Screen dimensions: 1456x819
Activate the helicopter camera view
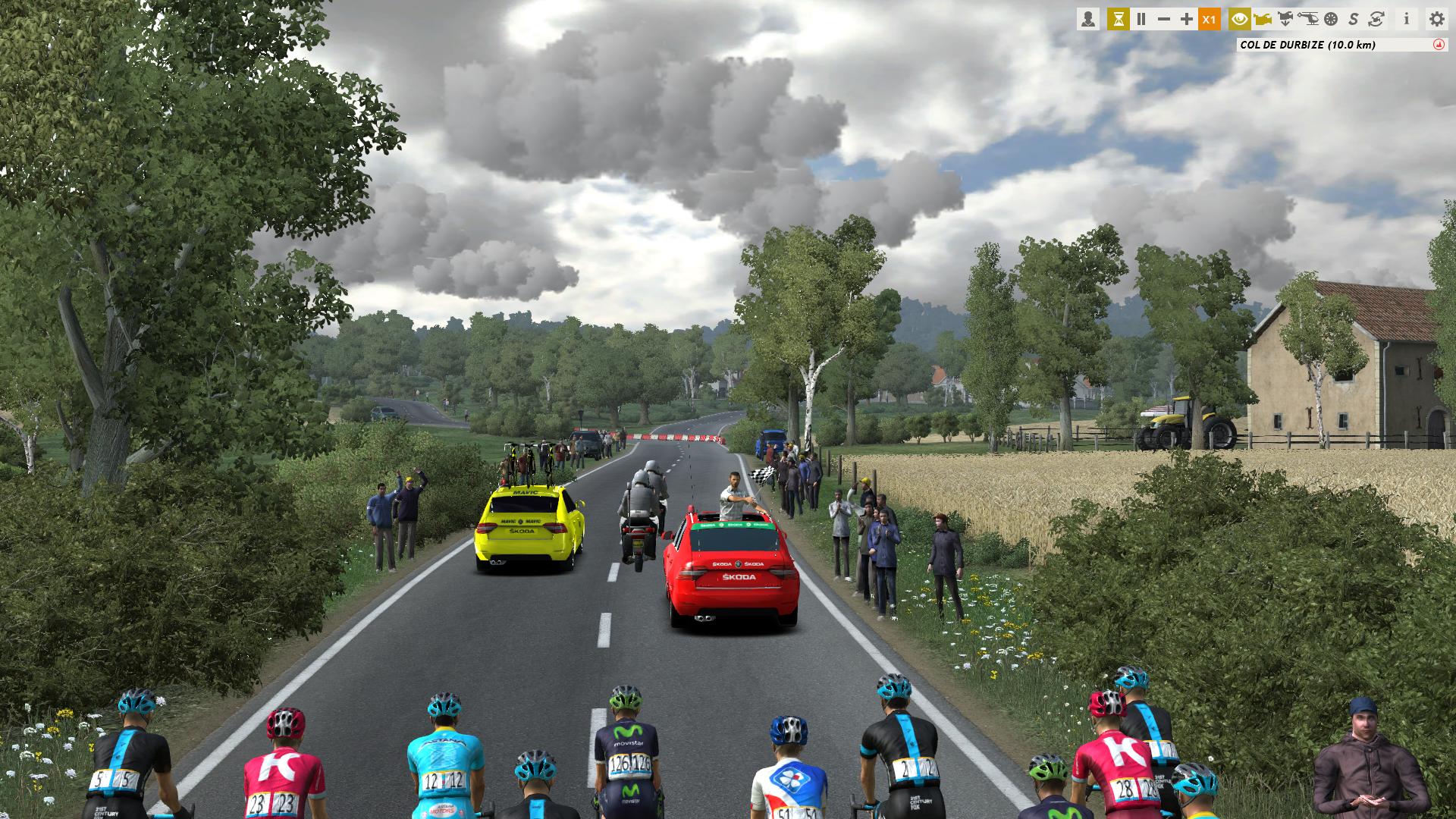(x=1308, y=20)
